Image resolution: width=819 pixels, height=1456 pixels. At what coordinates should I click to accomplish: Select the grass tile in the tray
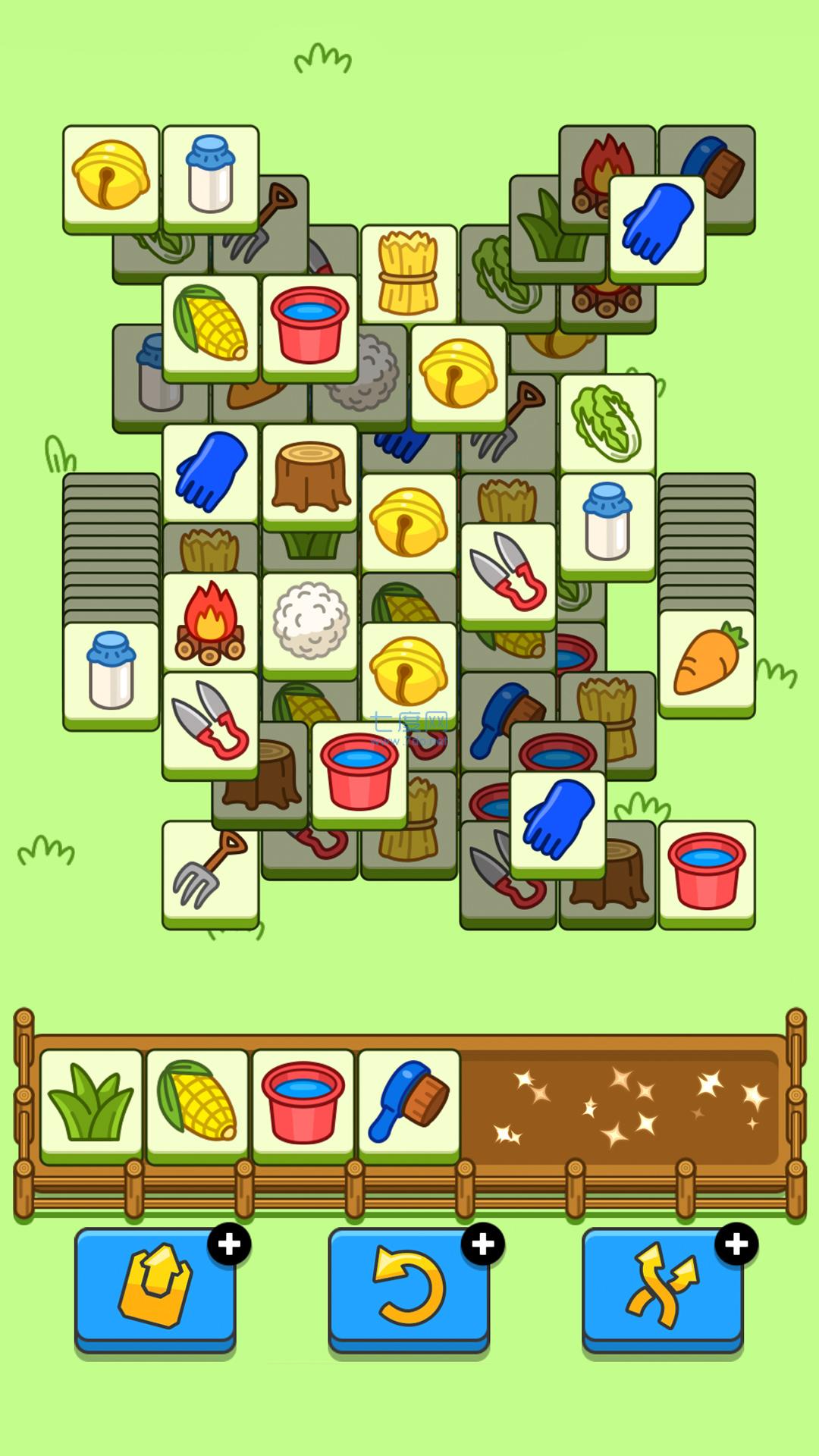92,1103
